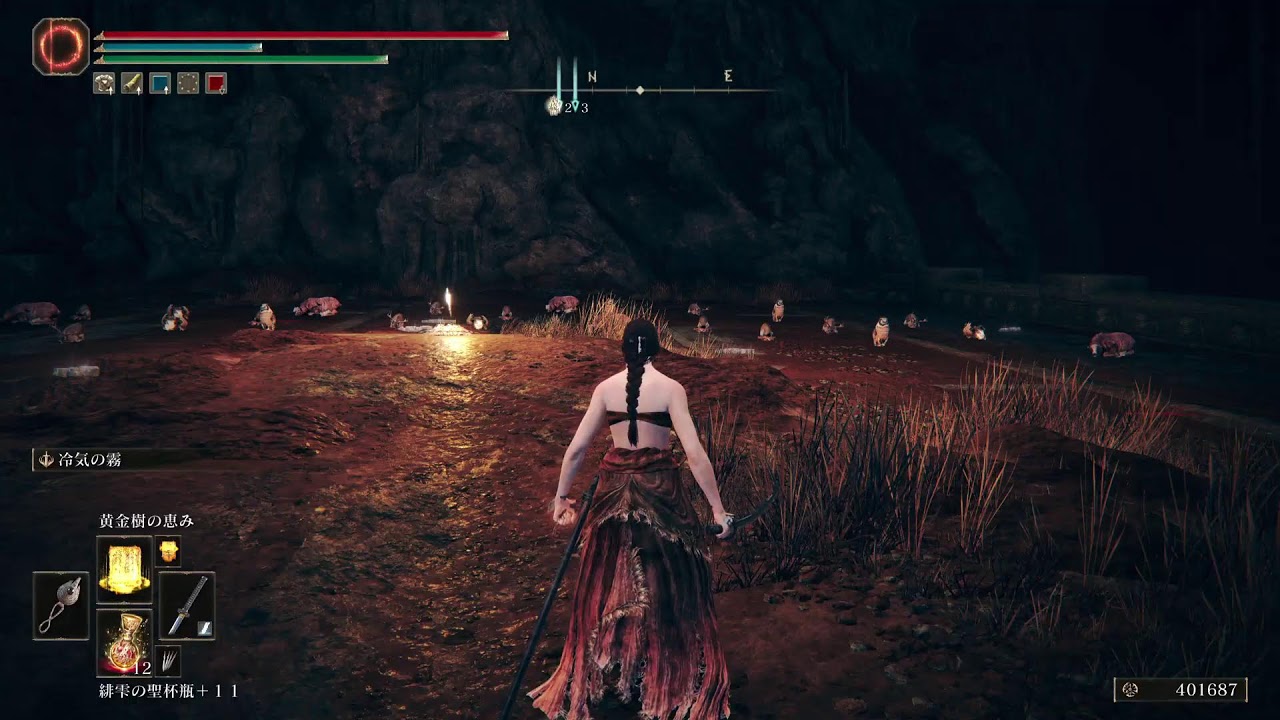The width and height of the screenshot is (1280, 720).
Task: Inspect the horn buff status icon
Action: point(132,84)
